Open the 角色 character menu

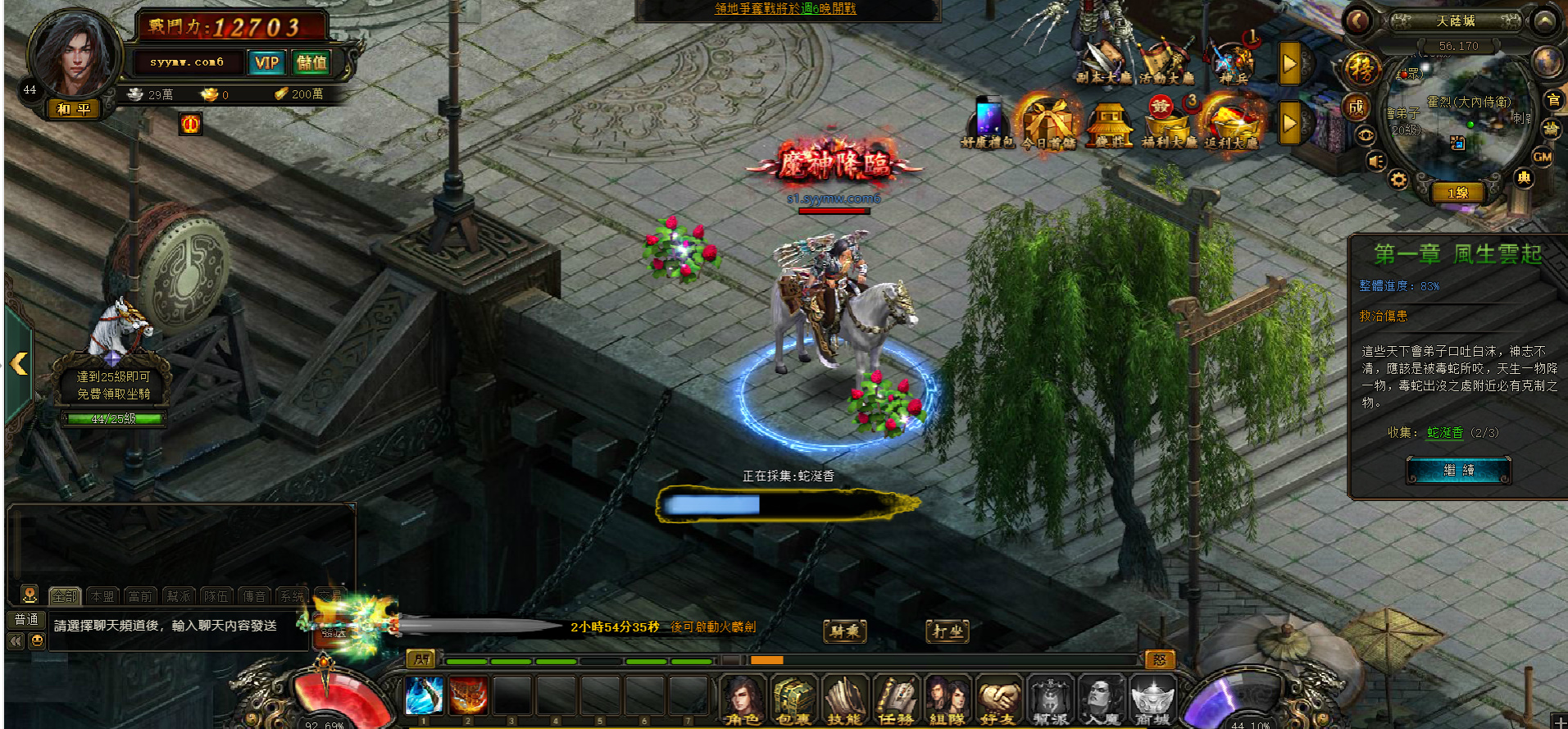pos(743,699)
